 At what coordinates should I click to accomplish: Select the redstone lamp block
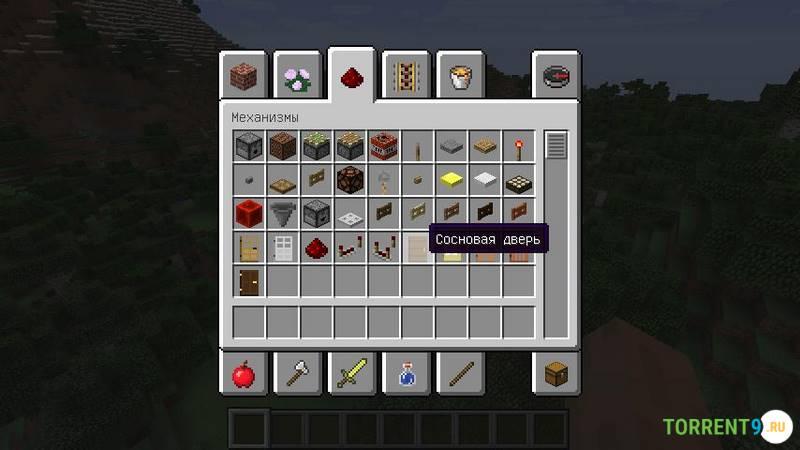[x=351, y=180]
